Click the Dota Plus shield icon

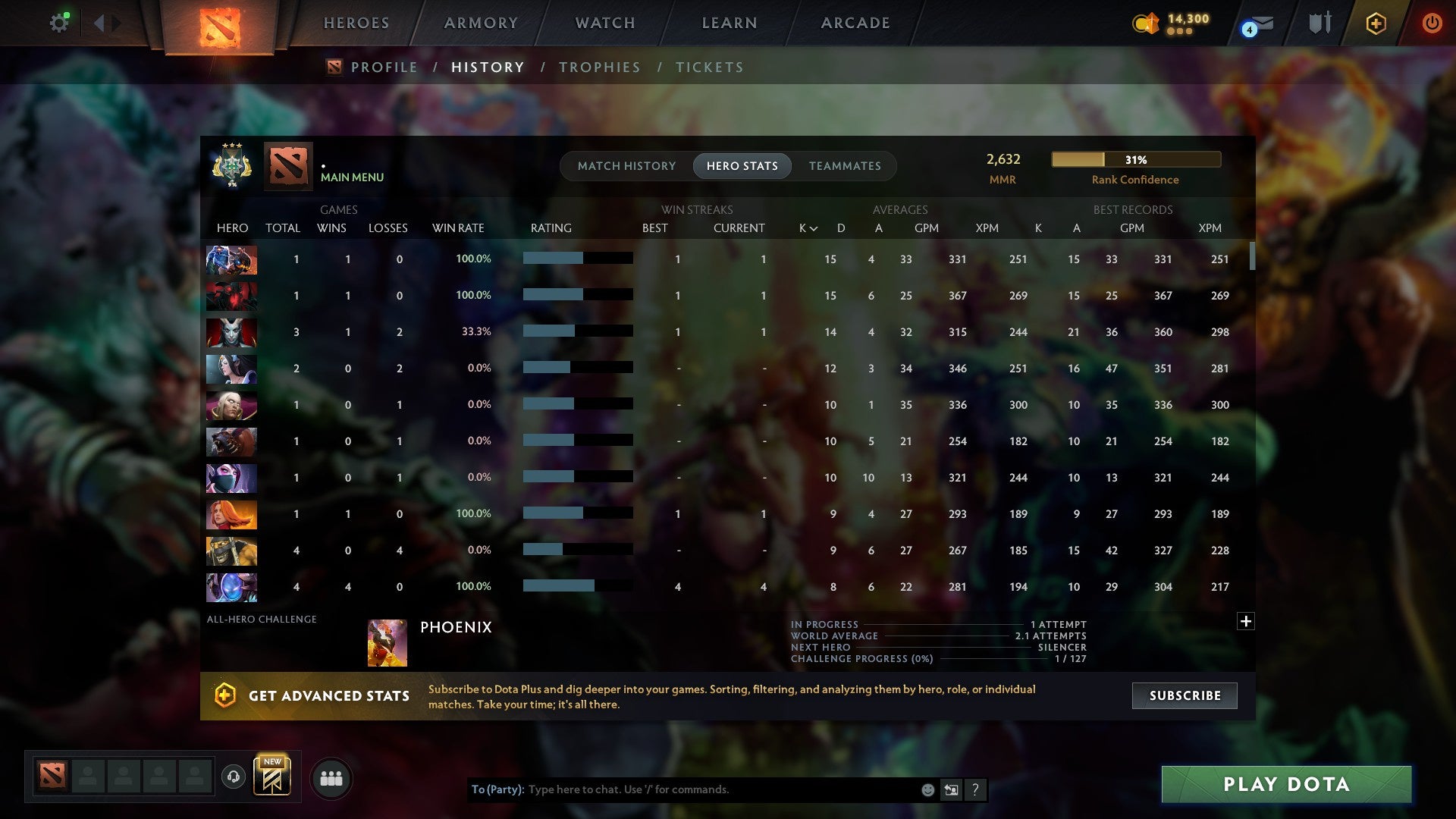coord(1376,23)
